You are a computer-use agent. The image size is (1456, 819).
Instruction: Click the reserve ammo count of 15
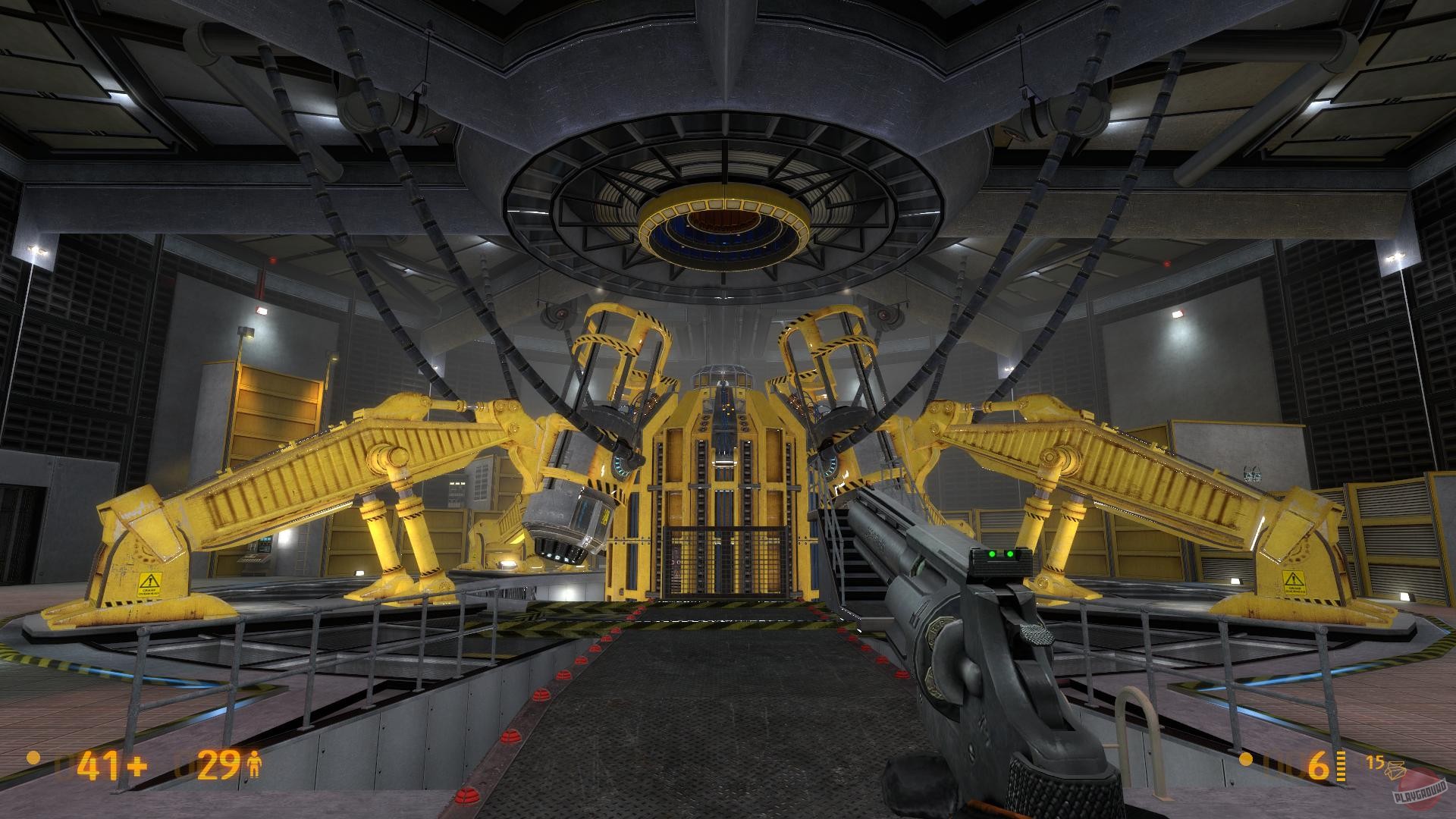click(1375, 761)
